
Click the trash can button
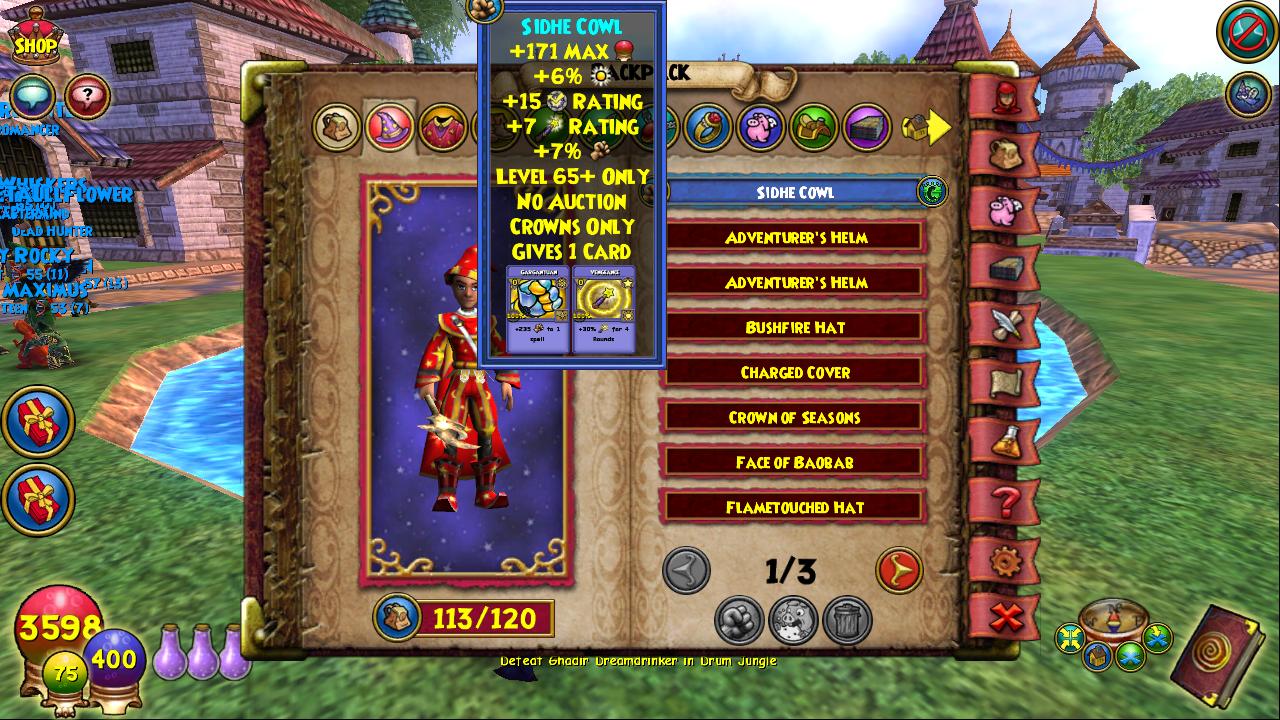point(847,620)
